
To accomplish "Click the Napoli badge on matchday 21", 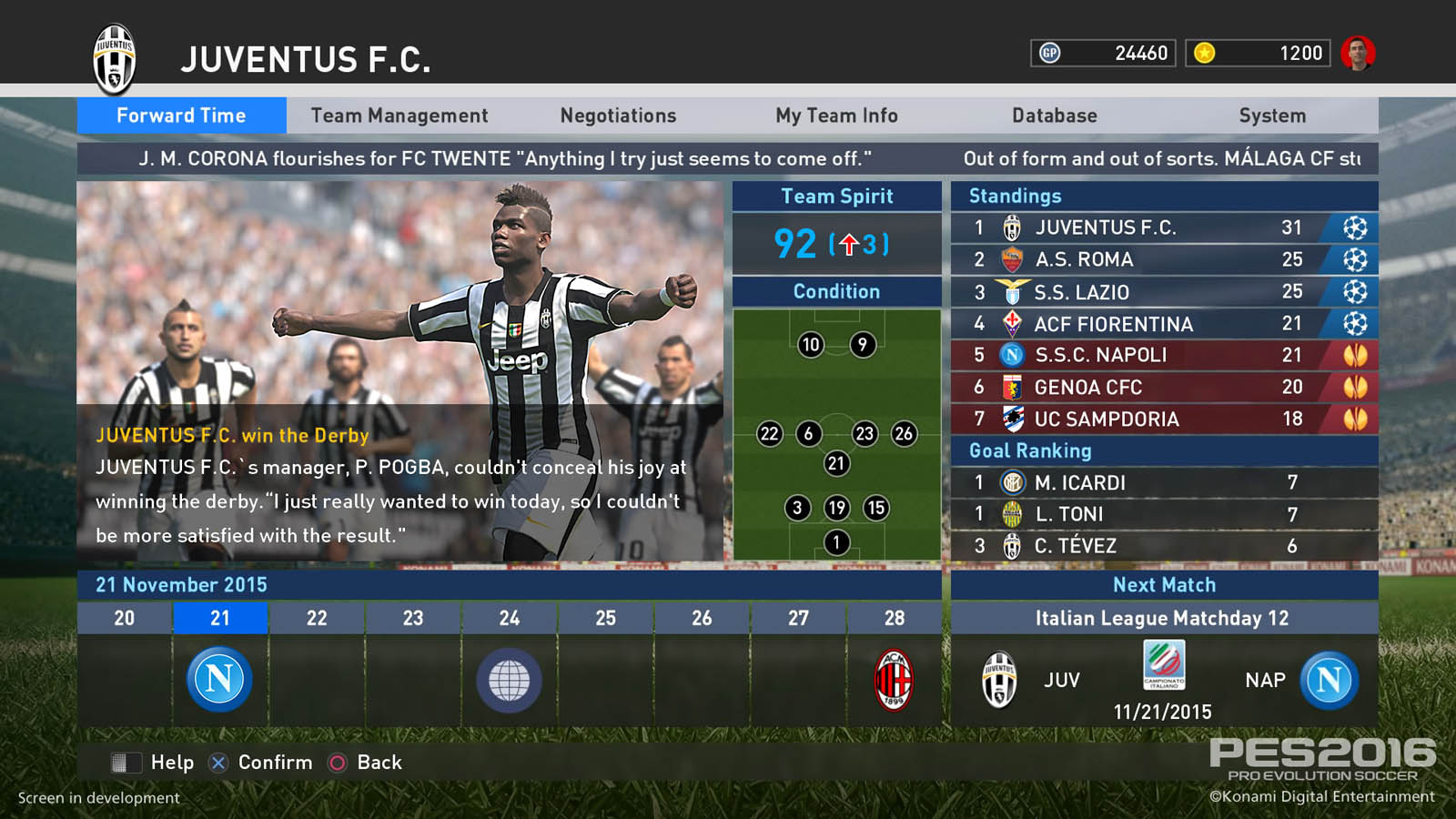I will click(217, 679).
